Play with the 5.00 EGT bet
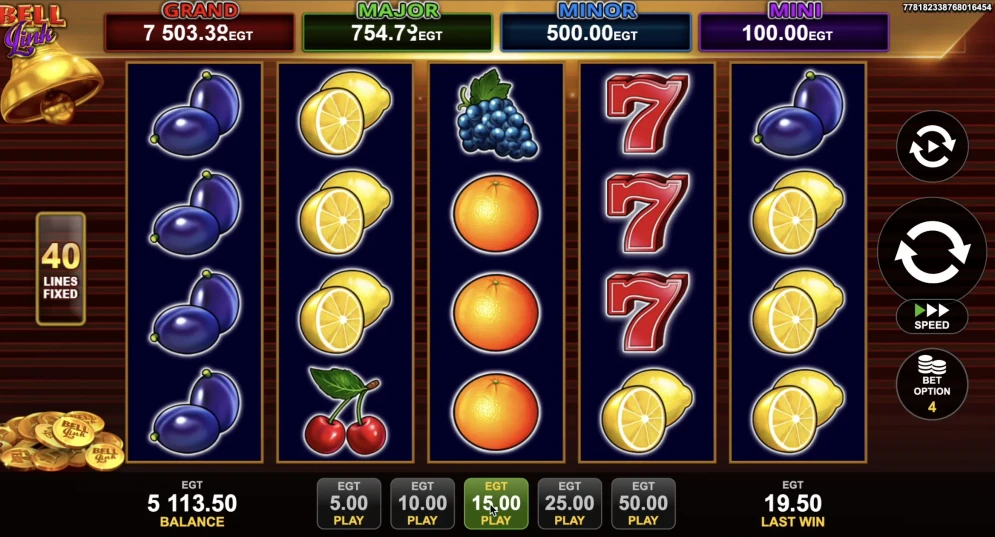Screen dimensions: 995x537 348,503
